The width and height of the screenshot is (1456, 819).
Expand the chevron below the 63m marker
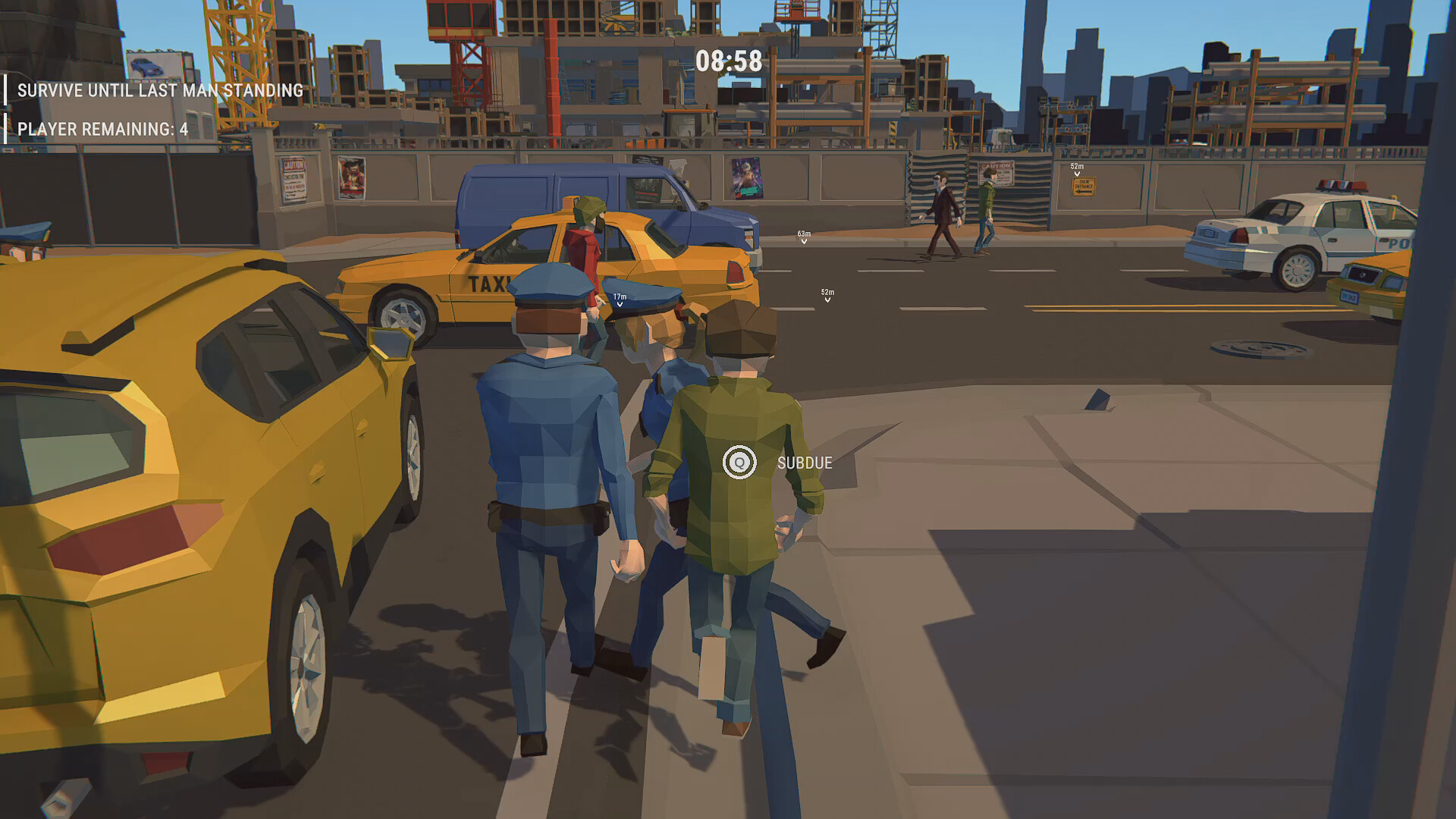(802, 243)
